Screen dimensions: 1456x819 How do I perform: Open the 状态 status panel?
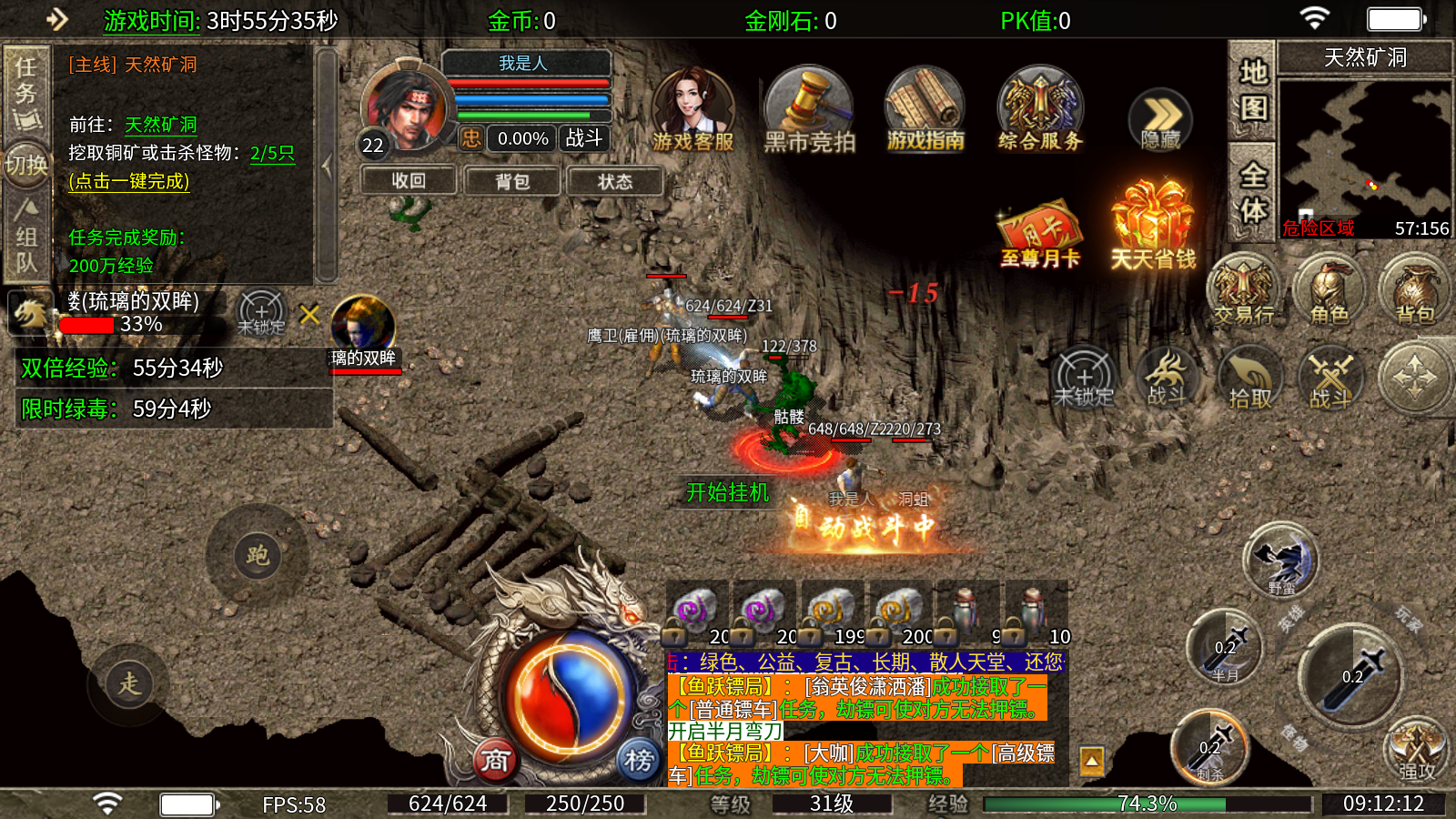click(x=615, y=181)
